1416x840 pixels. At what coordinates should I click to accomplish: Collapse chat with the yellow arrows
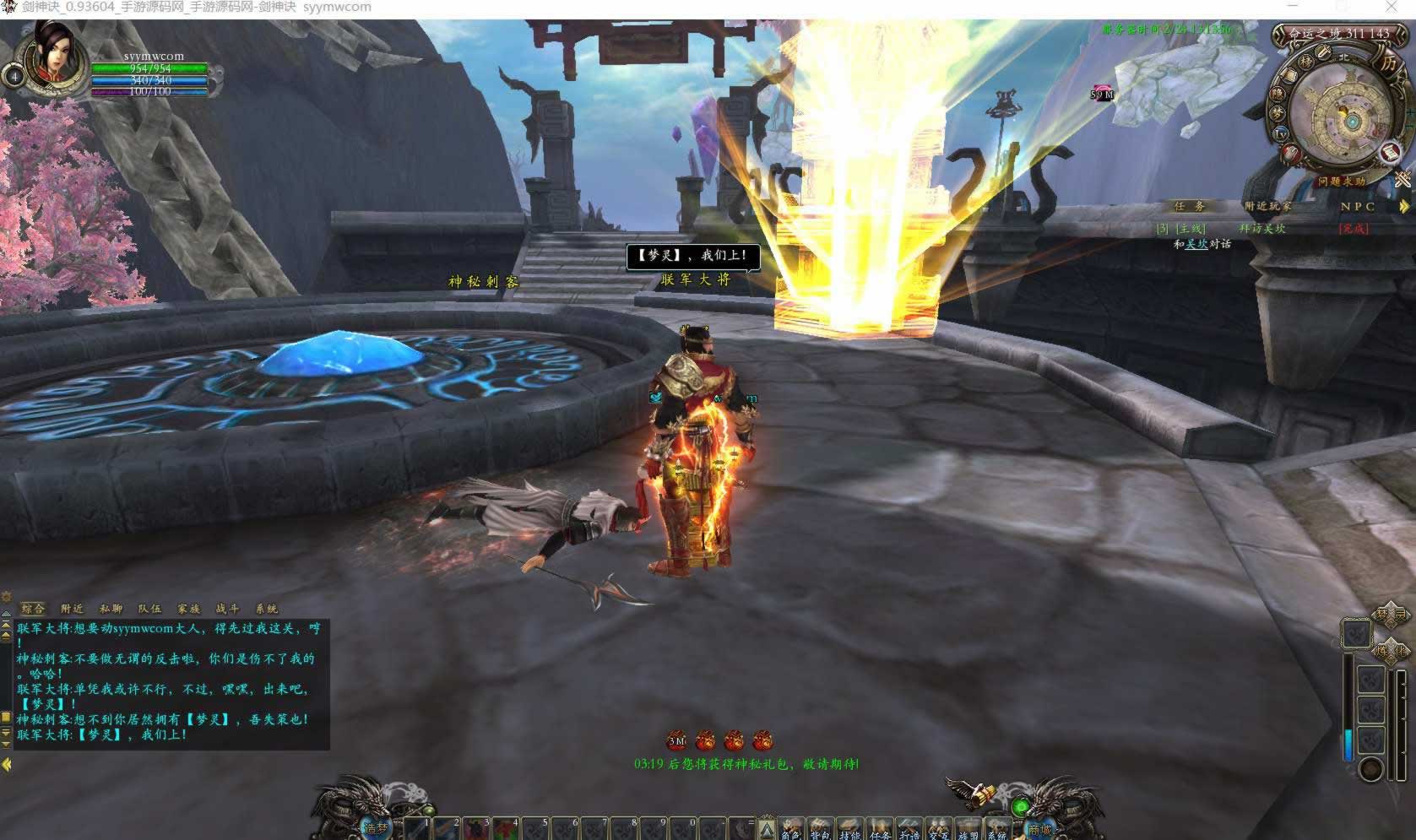(7, 764)
